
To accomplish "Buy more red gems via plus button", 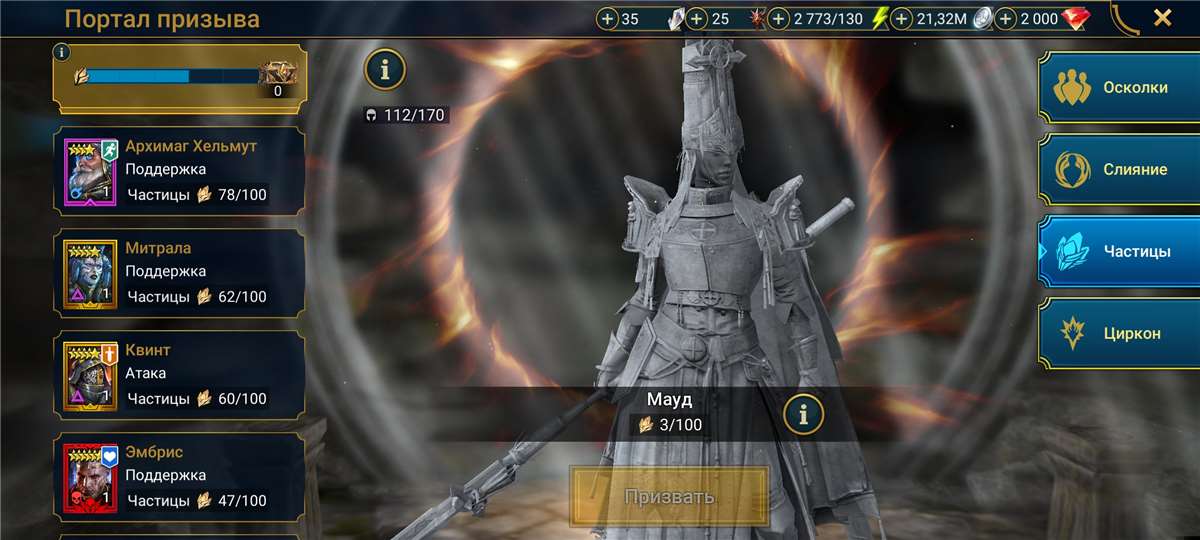I will click(x=1006, y=18).
